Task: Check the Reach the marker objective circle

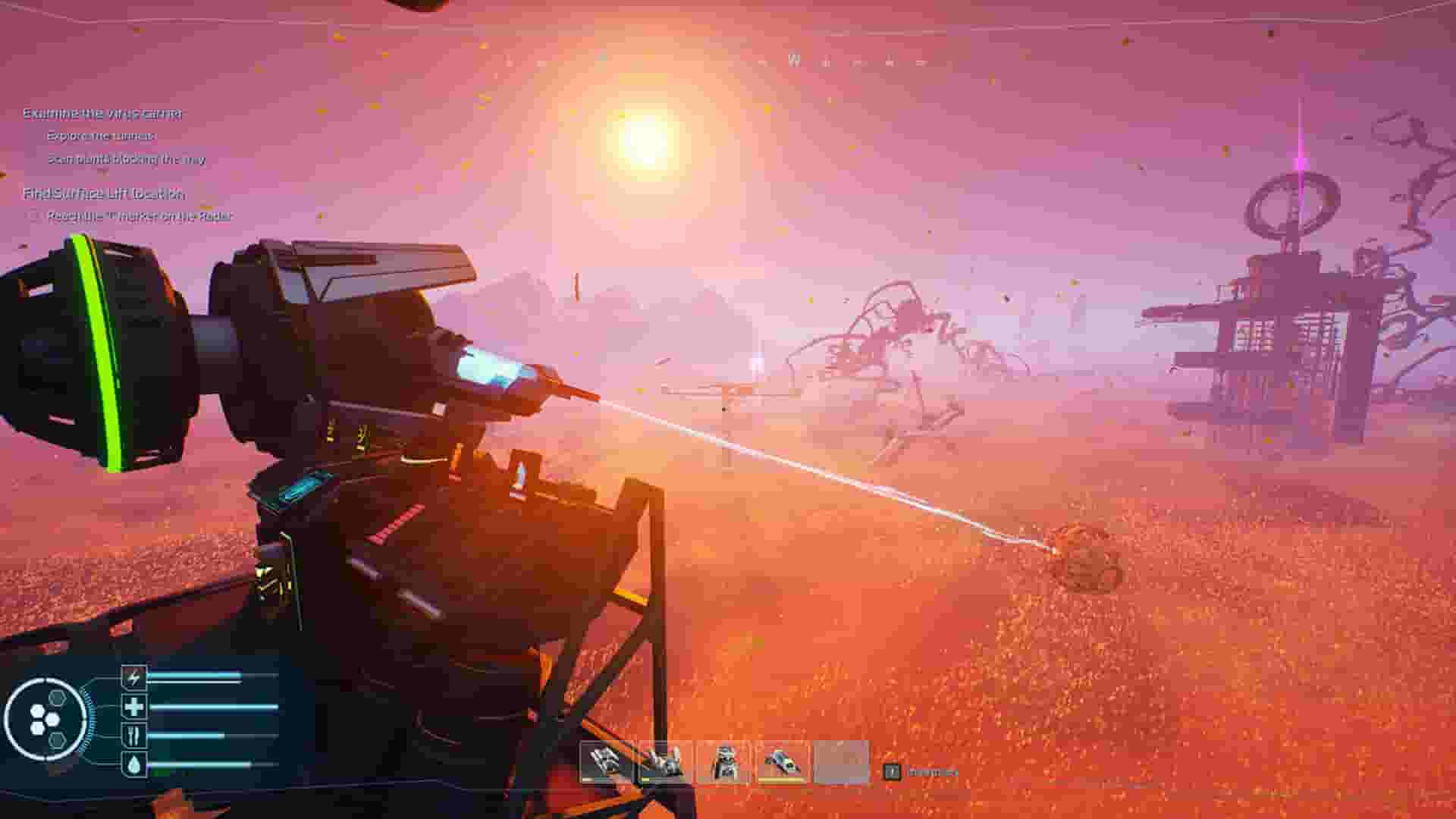Action: coord(34,216)
